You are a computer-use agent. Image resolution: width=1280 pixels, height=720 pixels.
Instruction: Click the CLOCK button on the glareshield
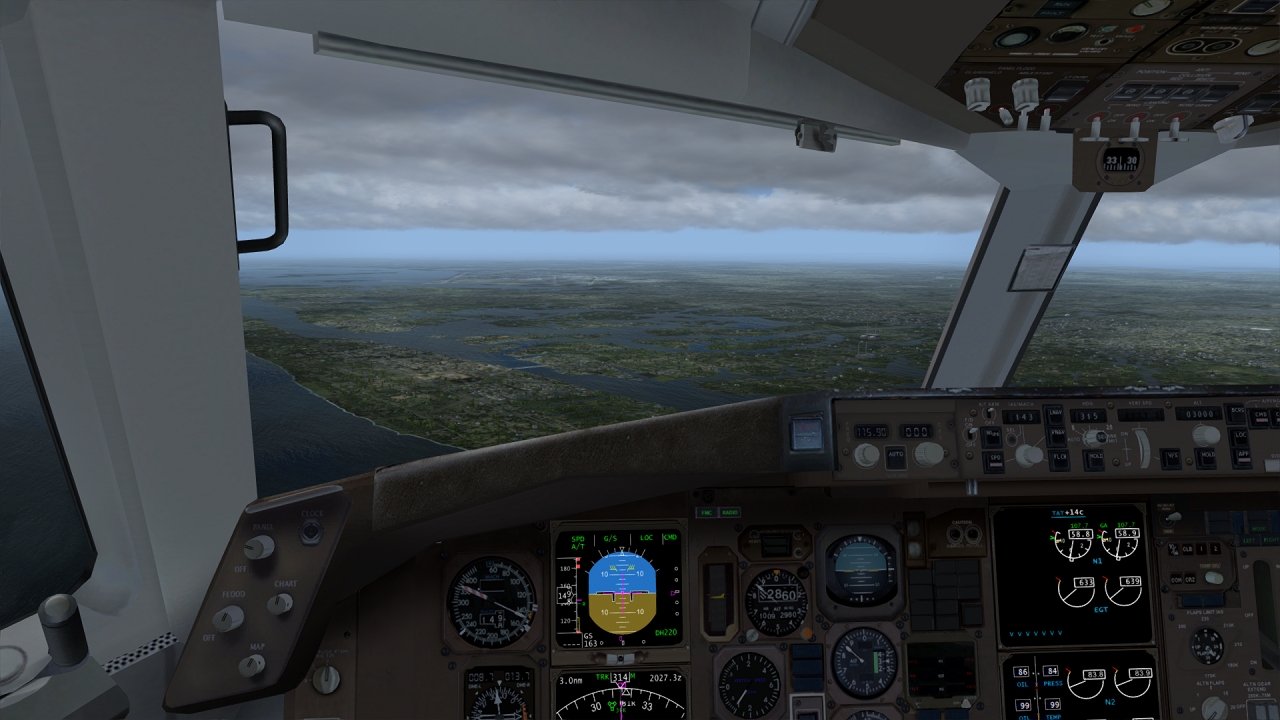point(311,530)
